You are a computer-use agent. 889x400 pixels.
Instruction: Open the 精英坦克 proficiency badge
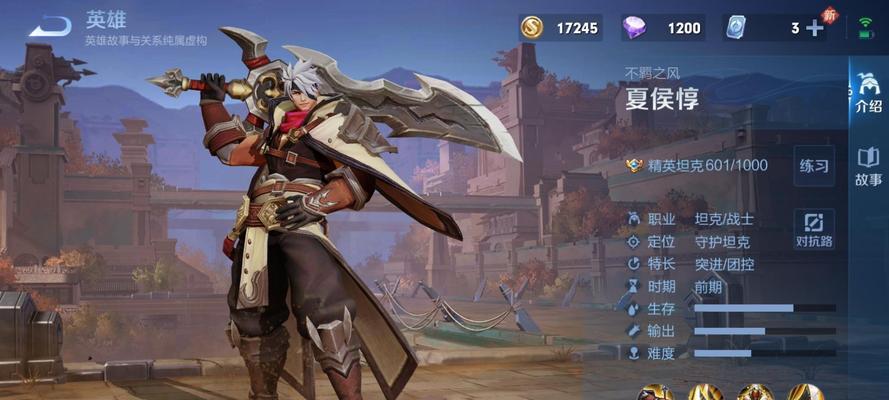[634, 166]
